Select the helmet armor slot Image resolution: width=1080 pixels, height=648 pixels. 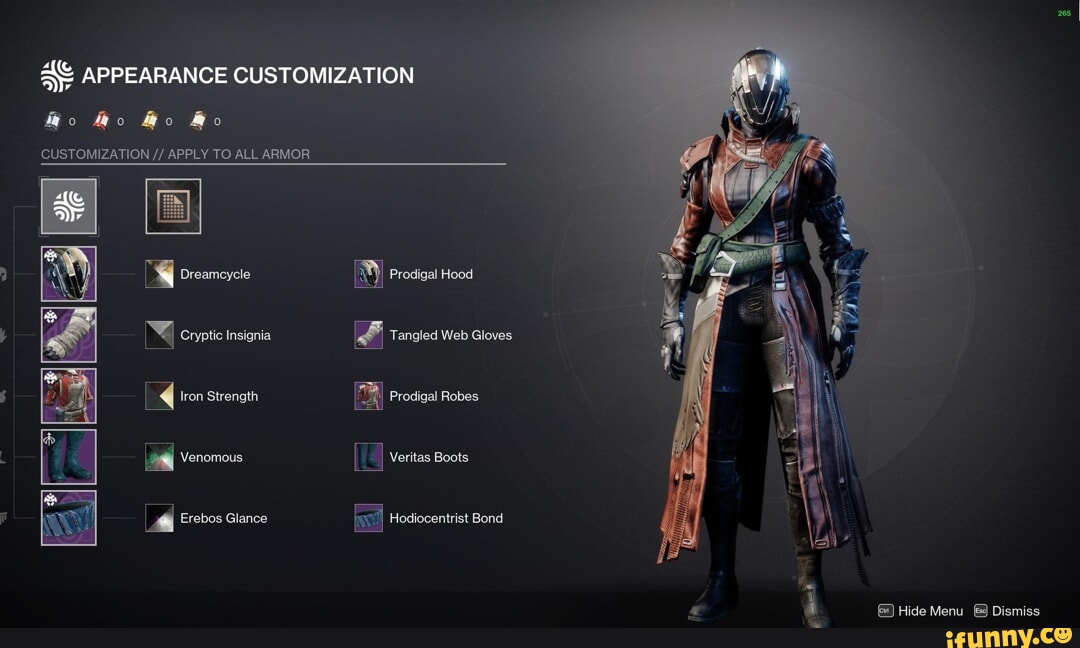69,274
